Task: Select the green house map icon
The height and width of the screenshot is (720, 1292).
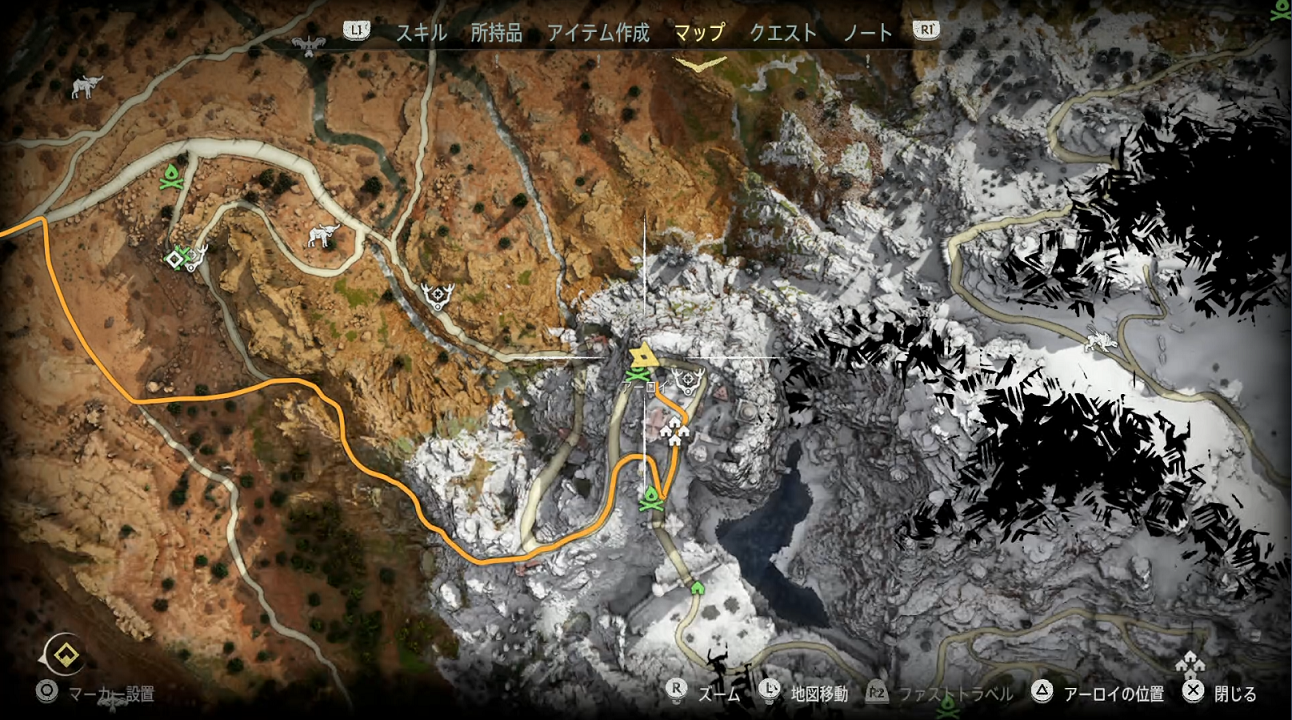Action: (x=697, y=587)
